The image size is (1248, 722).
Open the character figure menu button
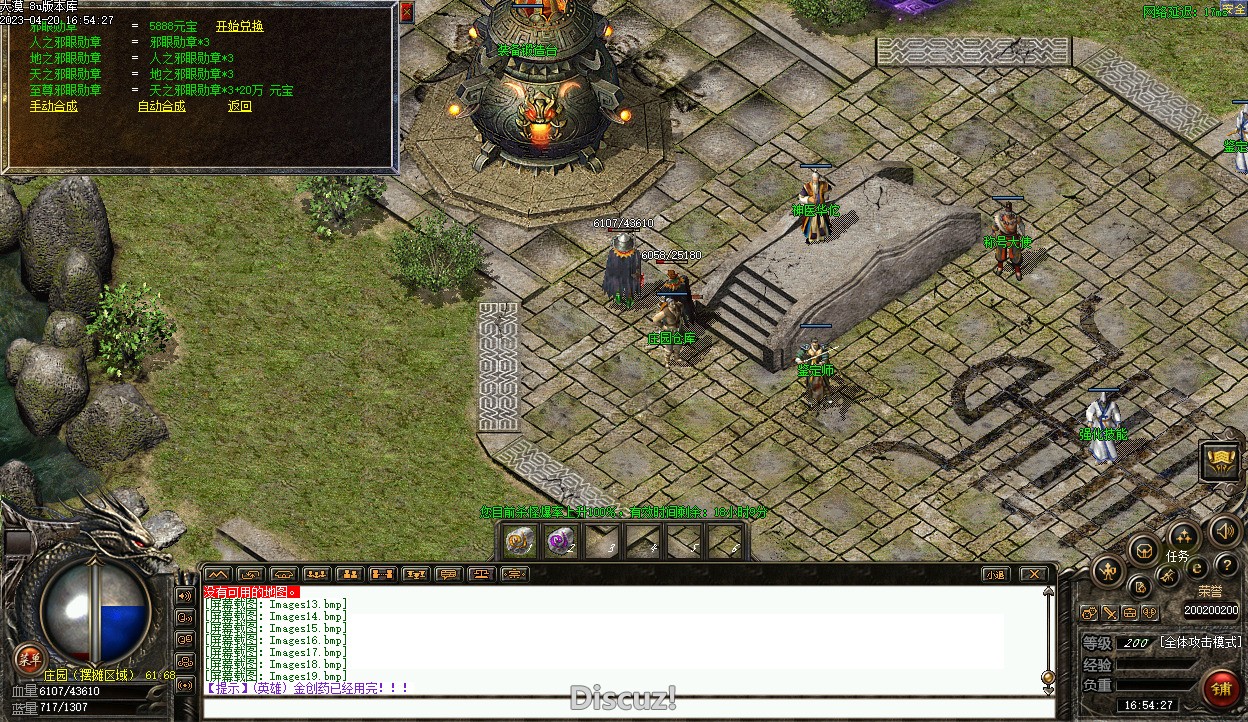(x=1108, y=572)
